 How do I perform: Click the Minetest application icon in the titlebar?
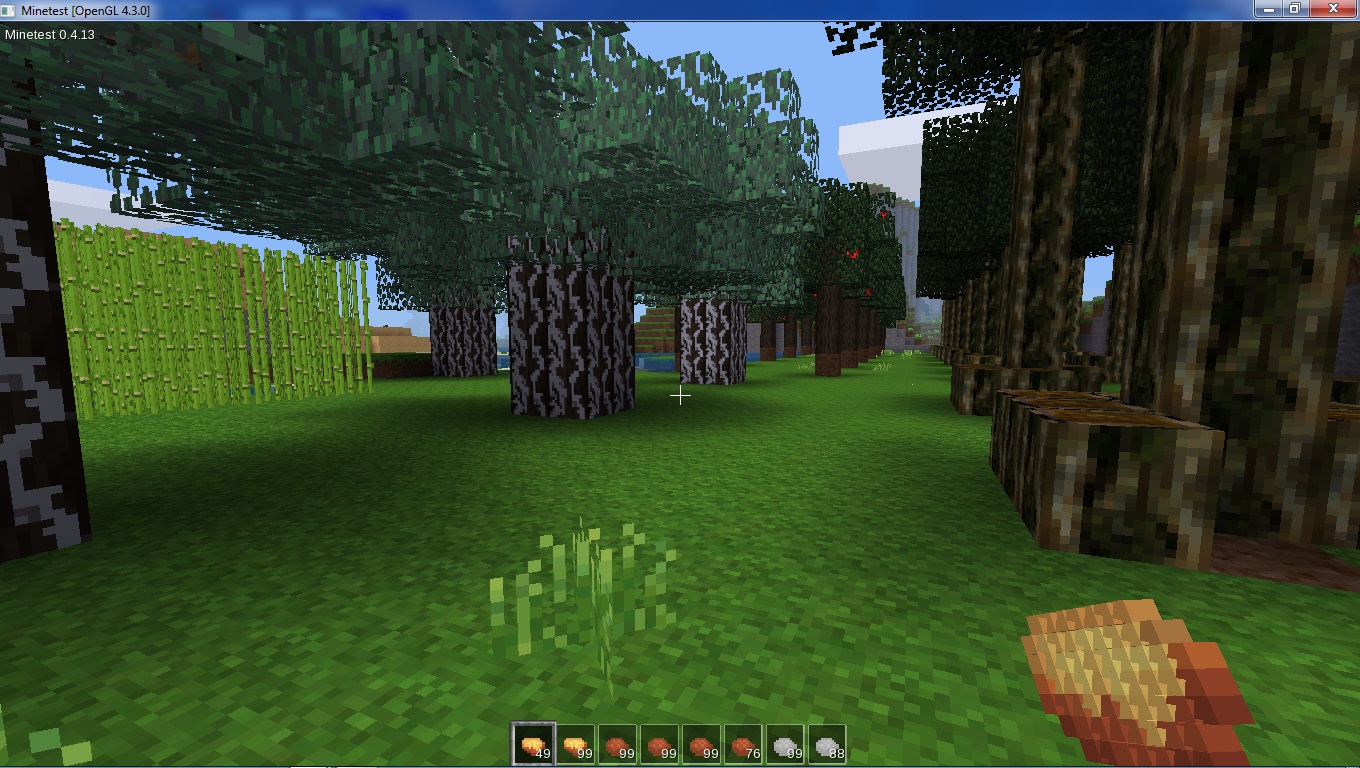point(8,8)
